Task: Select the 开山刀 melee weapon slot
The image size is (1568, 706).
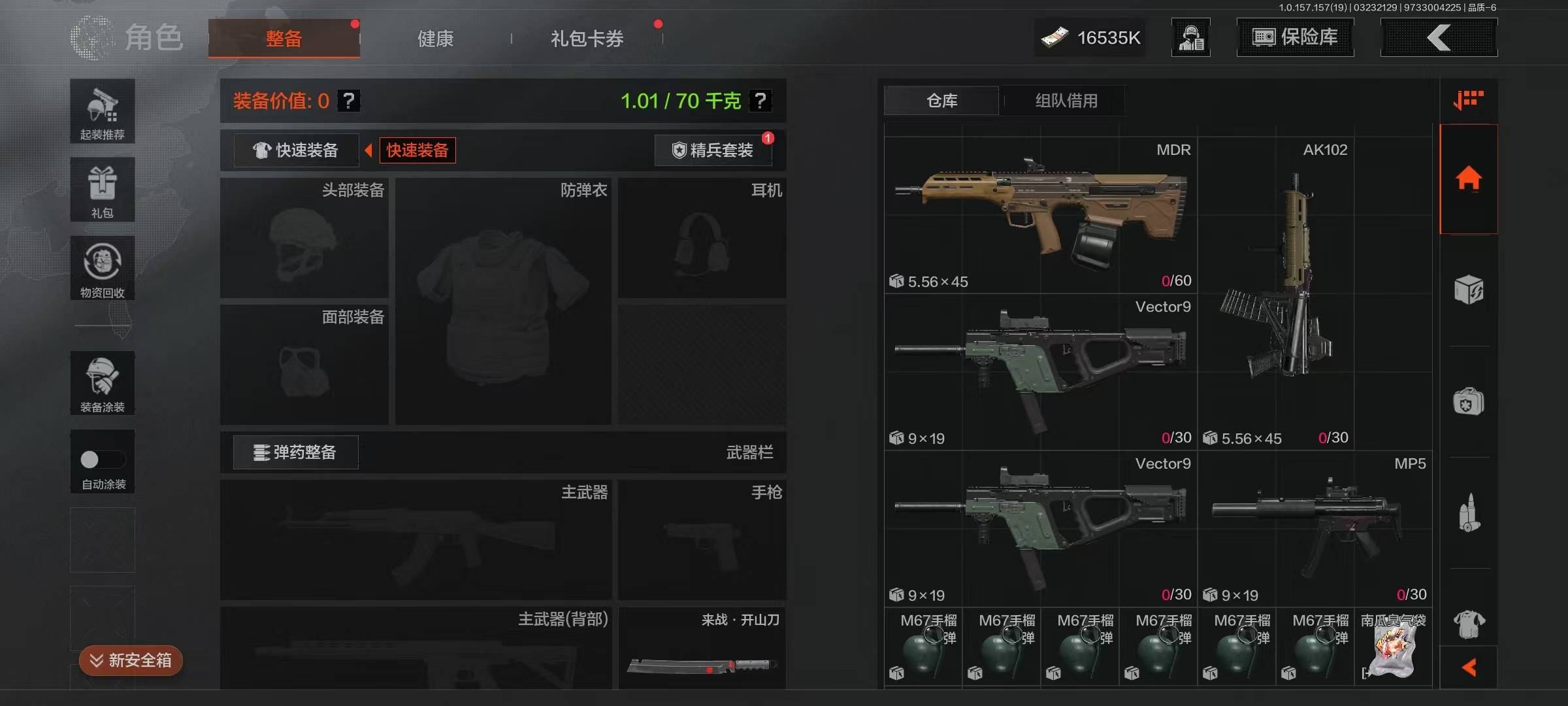Action: point(702,648)
